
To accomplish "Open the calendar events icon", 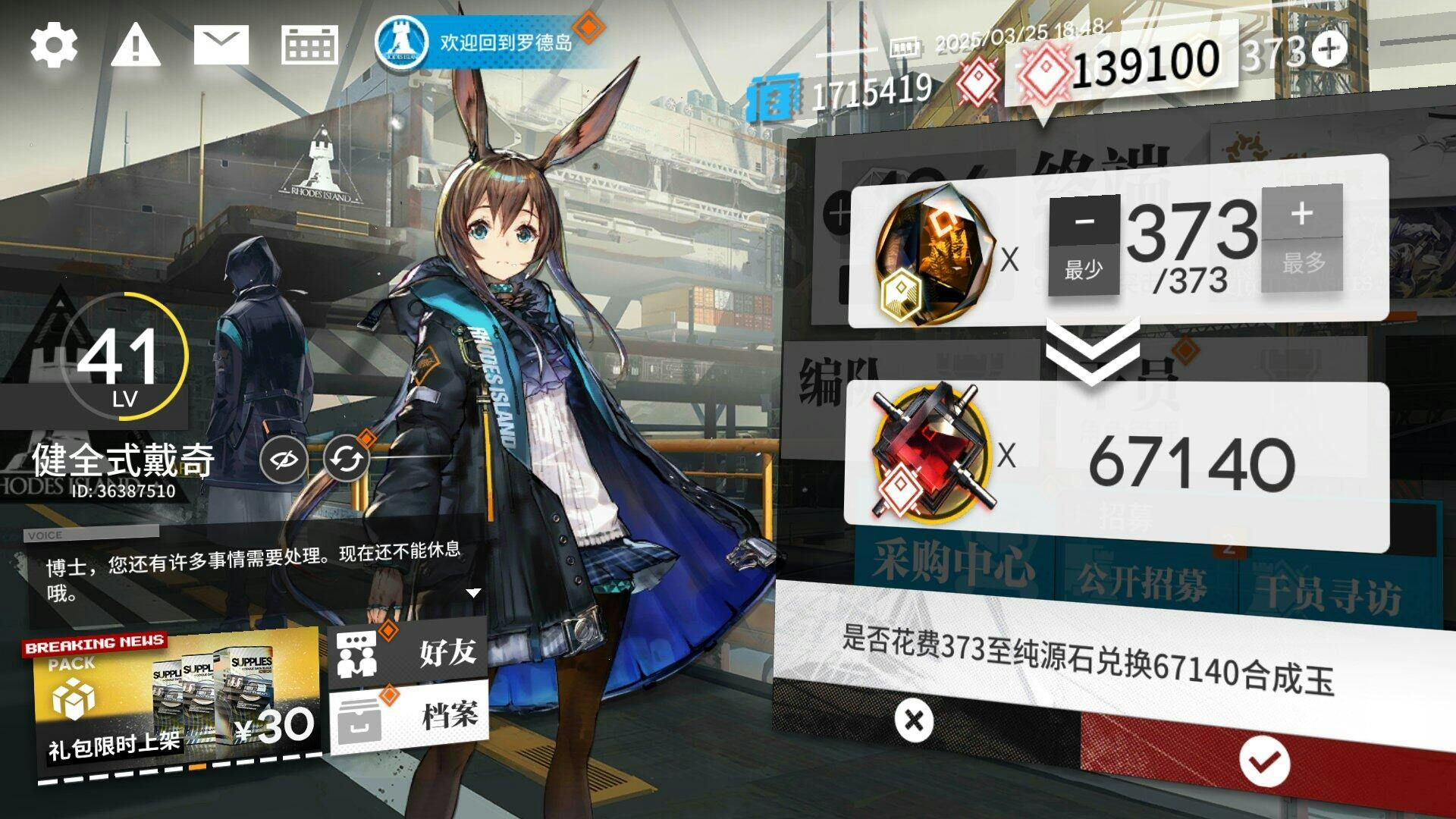I will click(x=309, y=45).
